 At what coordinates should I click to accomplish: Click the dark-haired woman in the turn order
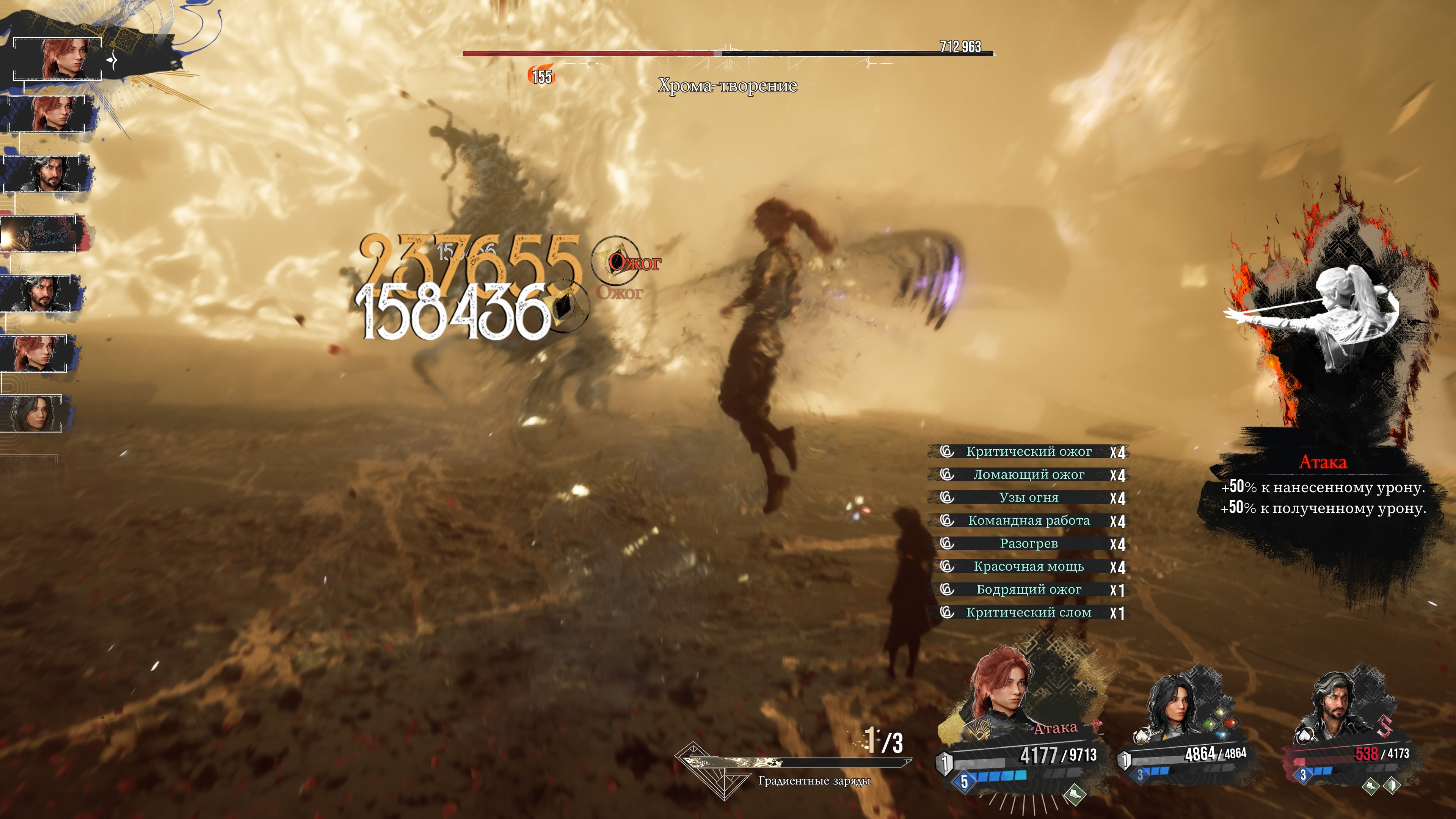point(35,413)
